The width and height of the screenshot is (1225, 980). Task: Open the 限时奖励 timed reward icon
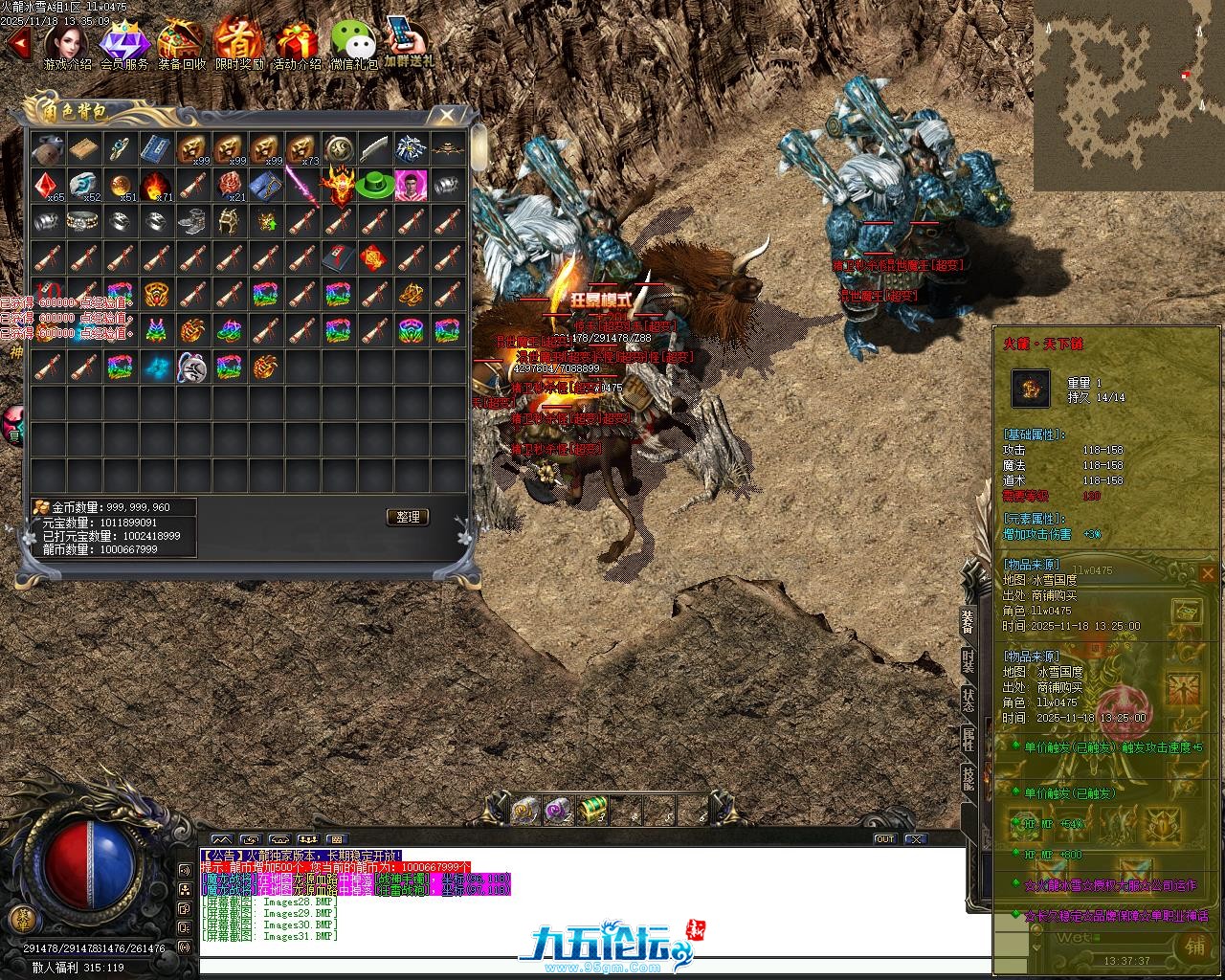pos(238,43)
